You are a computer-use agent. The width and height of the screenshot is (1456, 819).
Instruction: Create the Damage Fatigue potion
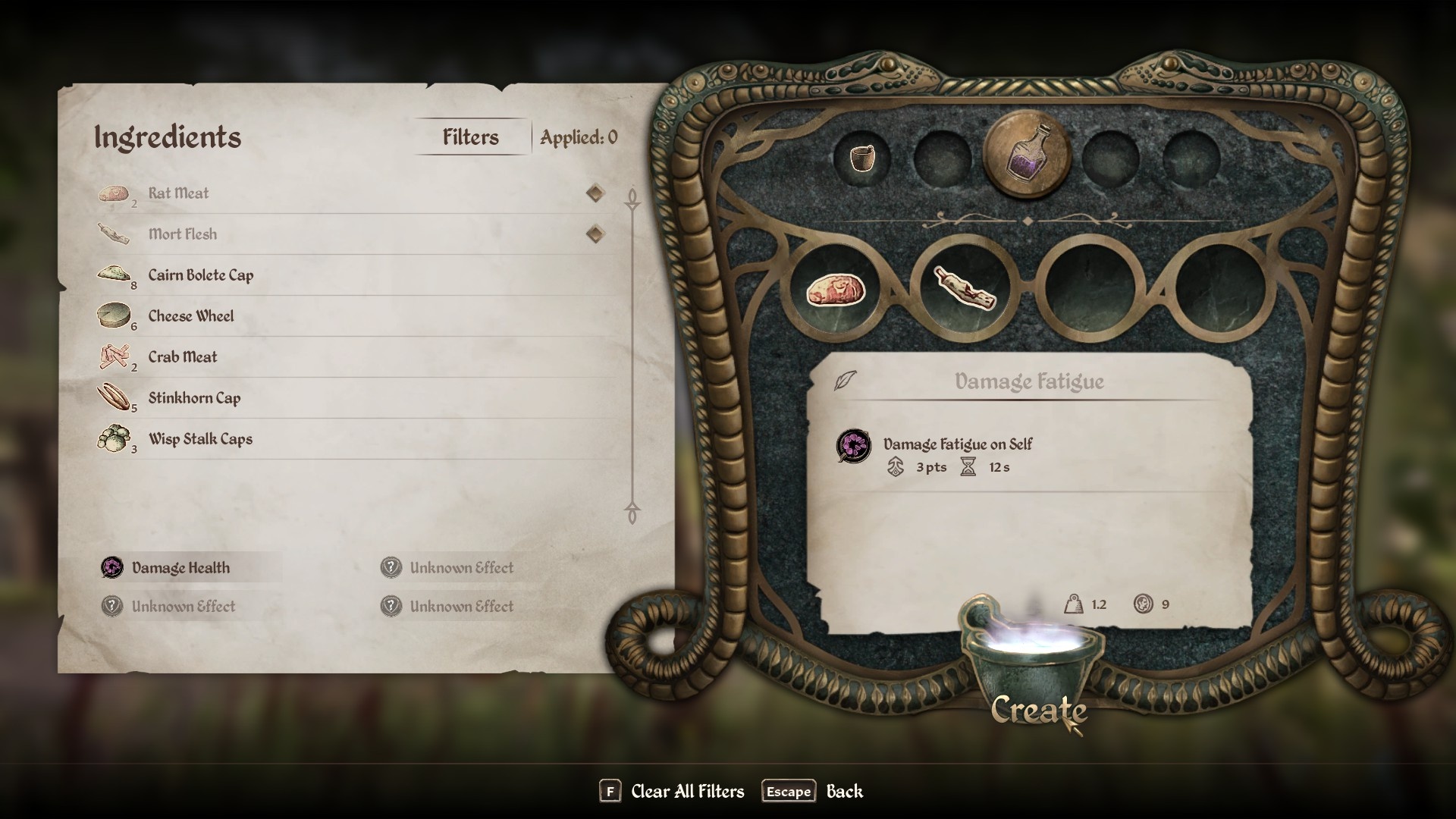[x=1038, y=710]
